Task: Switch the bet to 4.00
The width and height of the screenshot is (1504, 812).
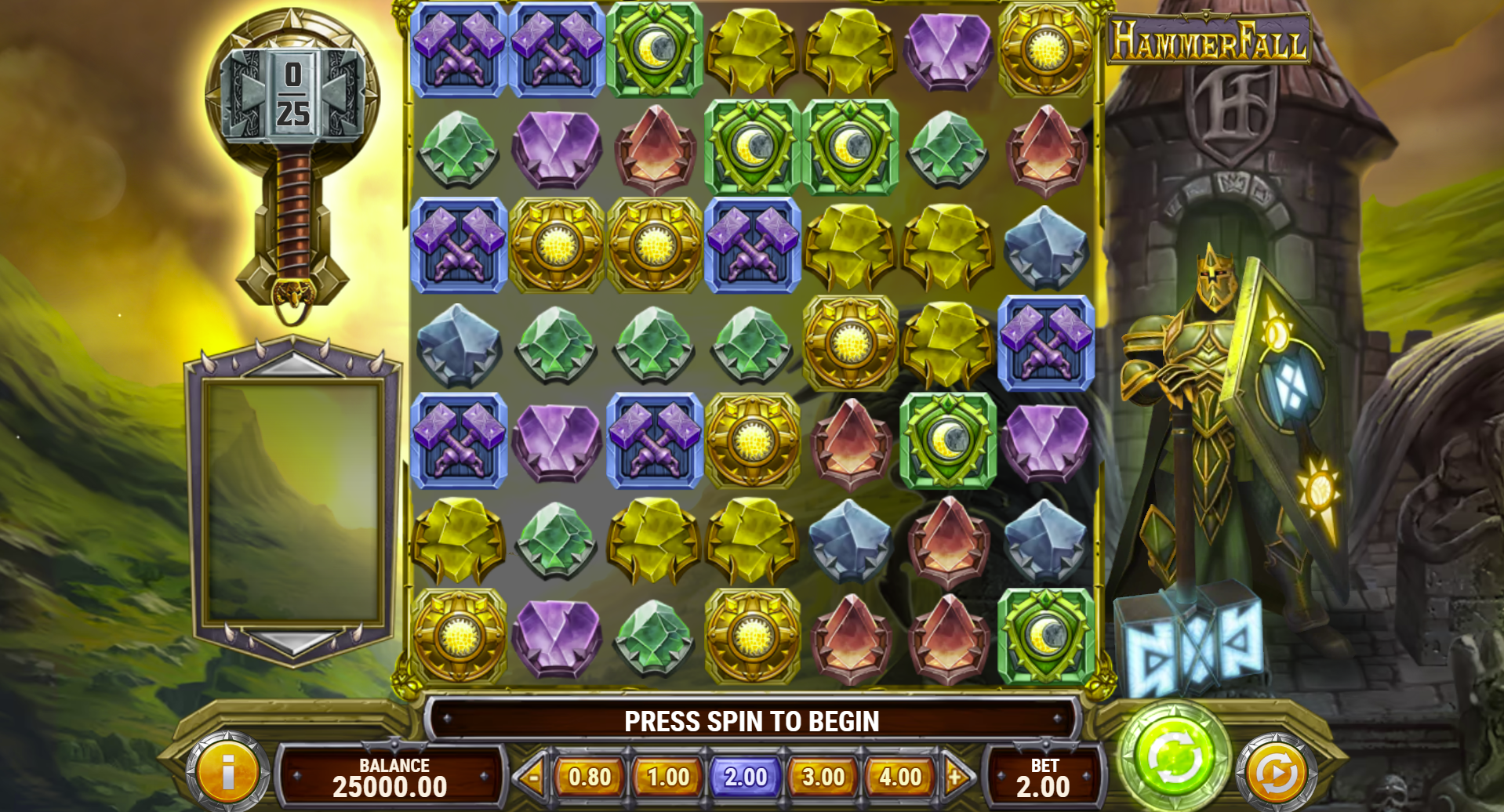Action: tap(900, 777)
